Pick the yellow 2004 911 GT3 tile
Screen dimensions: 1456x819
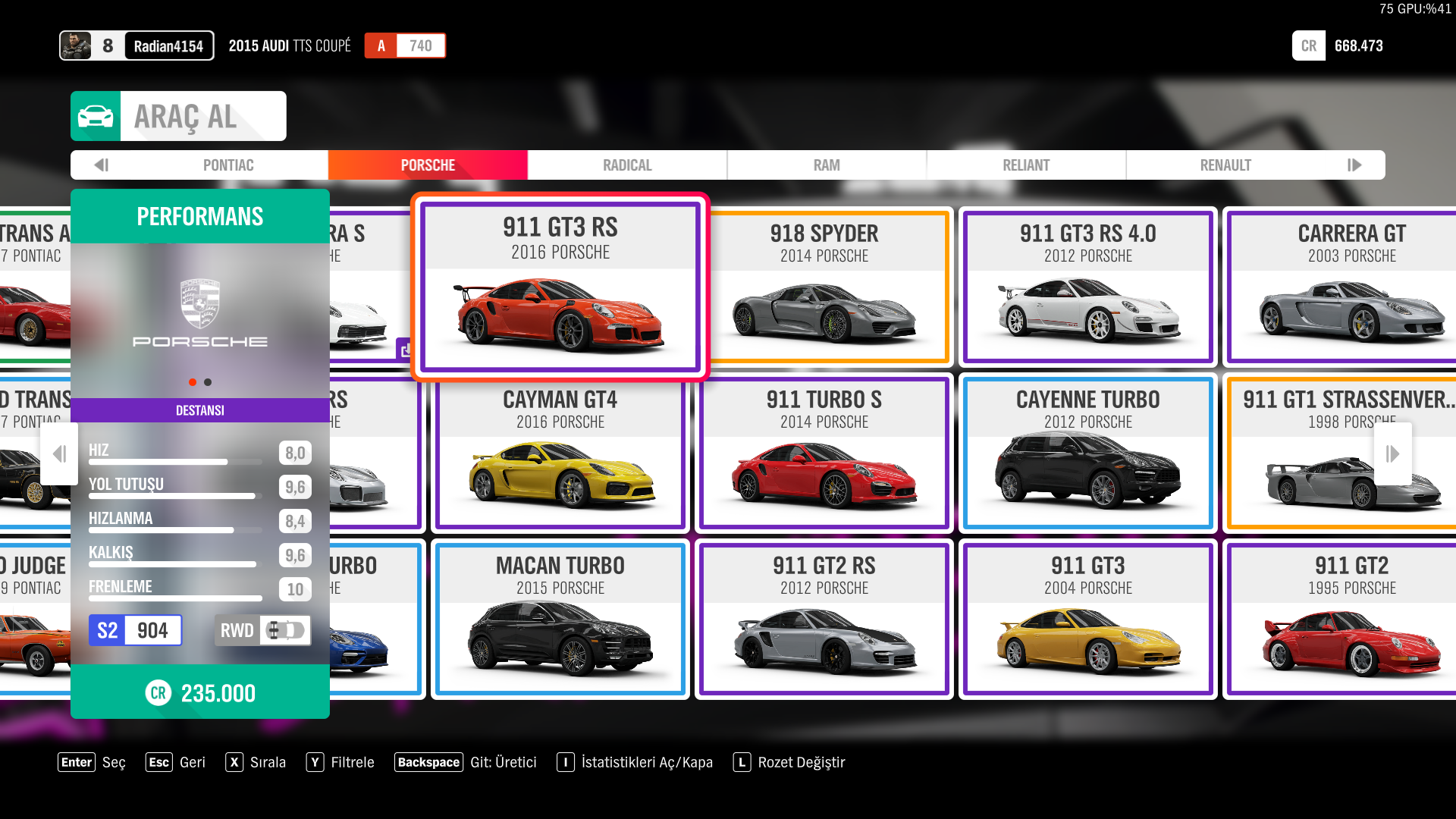1088,619
